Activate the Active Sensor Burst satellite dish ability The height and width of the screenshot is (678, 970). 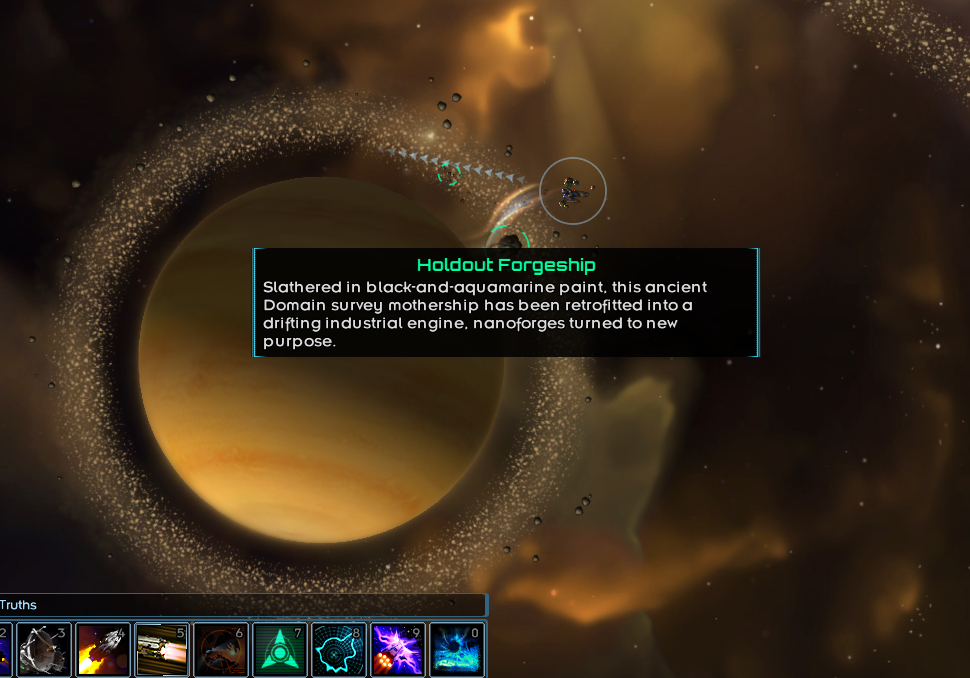[x=43, y=649]
